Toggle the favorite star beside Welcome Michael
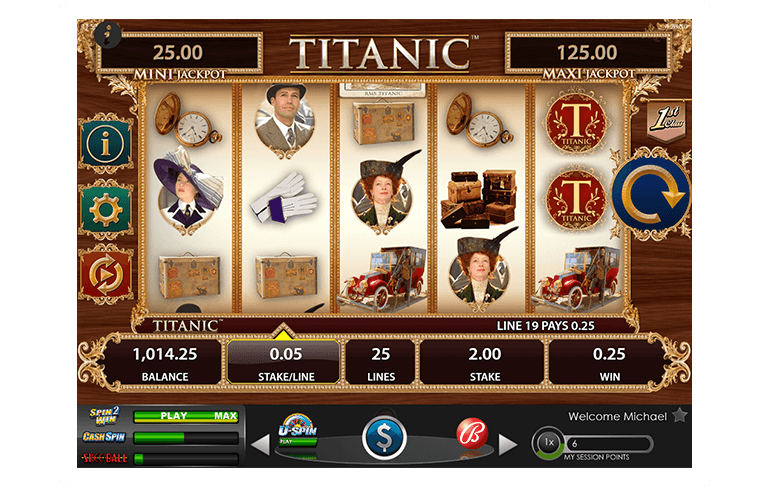The width and height of the screenshot is (768, 487). tap(679, 415)
